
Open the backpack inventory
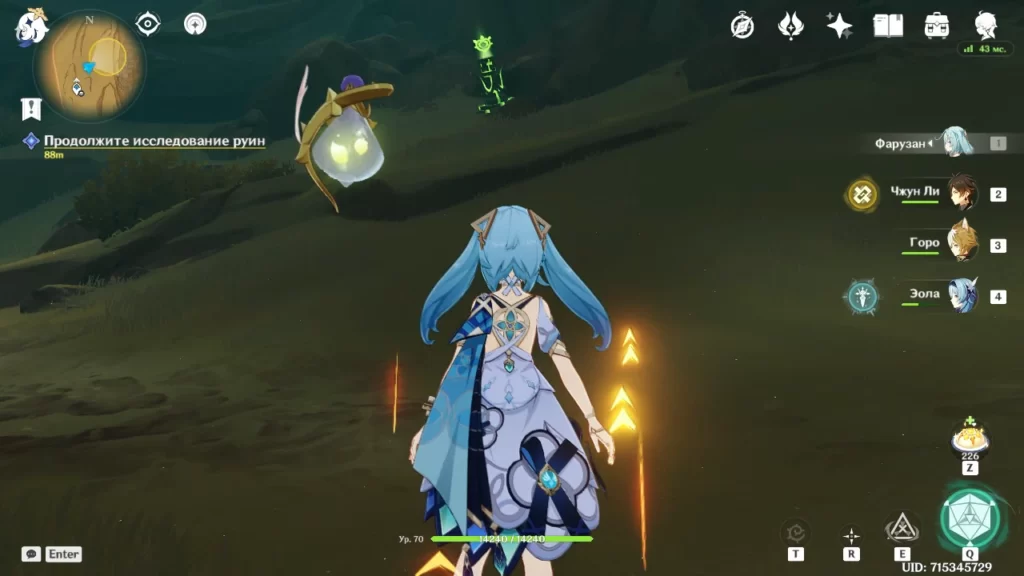tap(937, 26)
